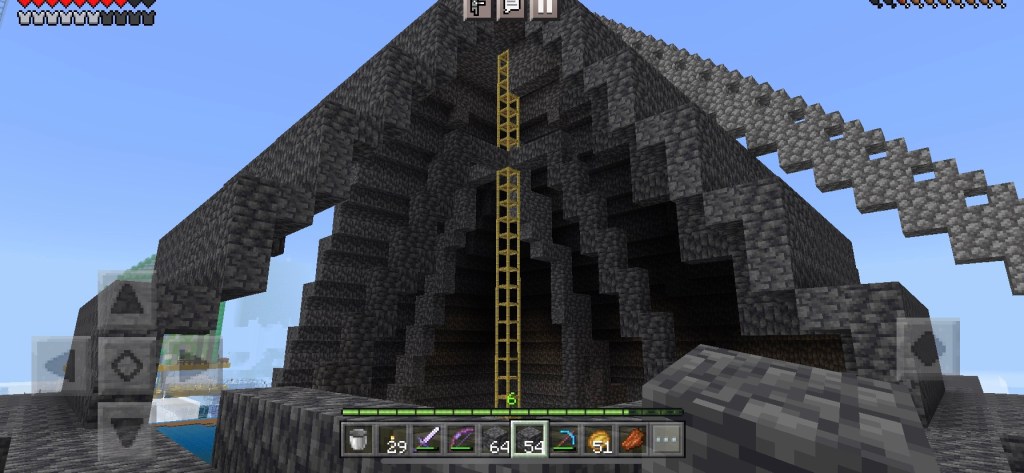Viewport: 1024px width, 473px height.
Task: Pause the game with the pause button
Action: tap(543, 8)
